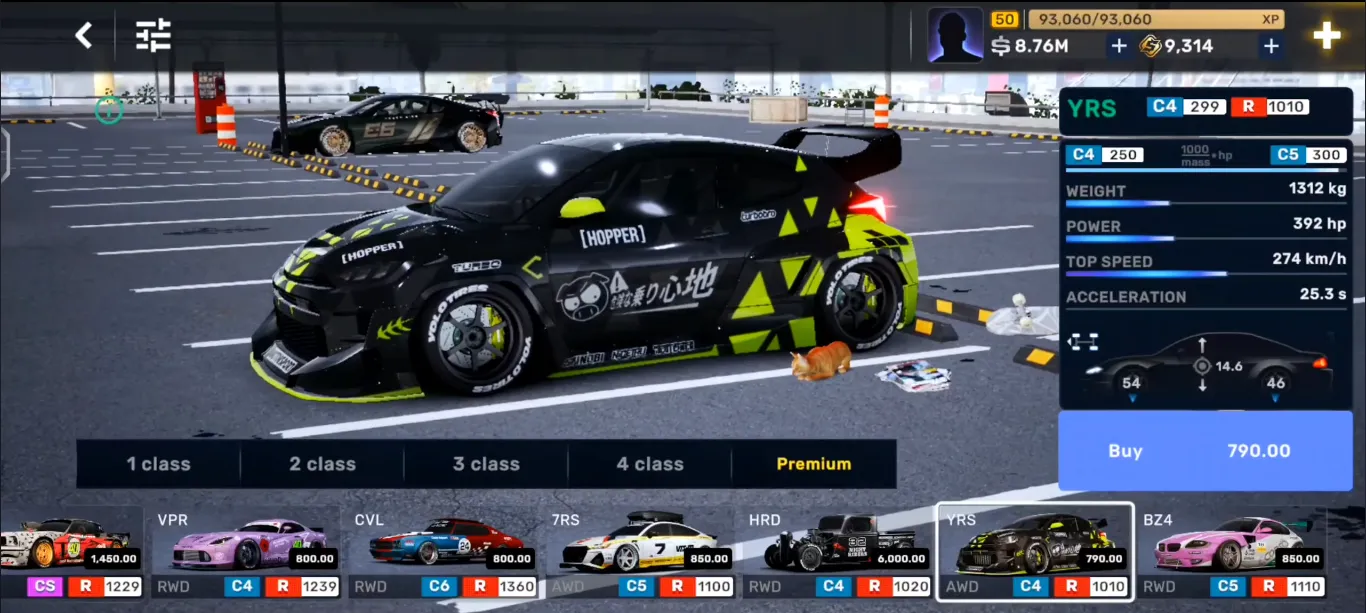
Task: Choose the CVL car thumbnail
Action: coord(443,552)
